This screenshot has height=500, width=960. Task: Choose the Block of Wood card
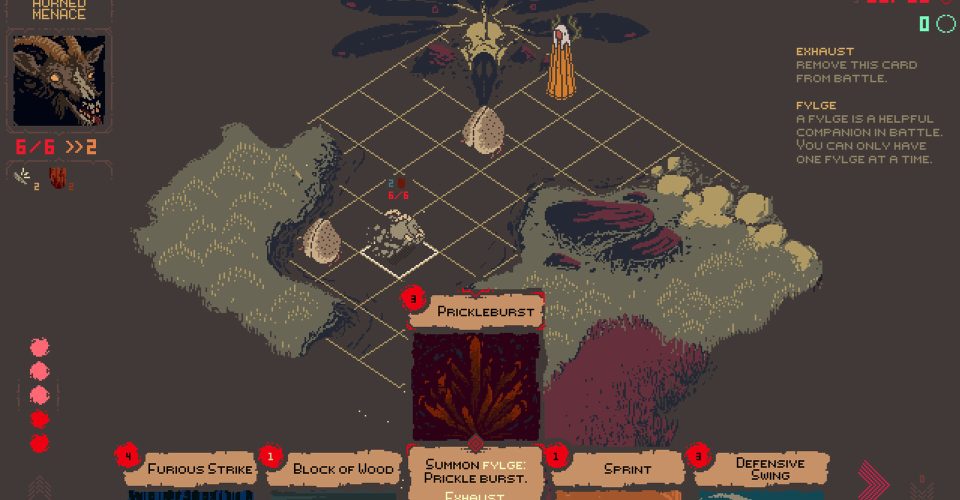click(x=333, y=469)
